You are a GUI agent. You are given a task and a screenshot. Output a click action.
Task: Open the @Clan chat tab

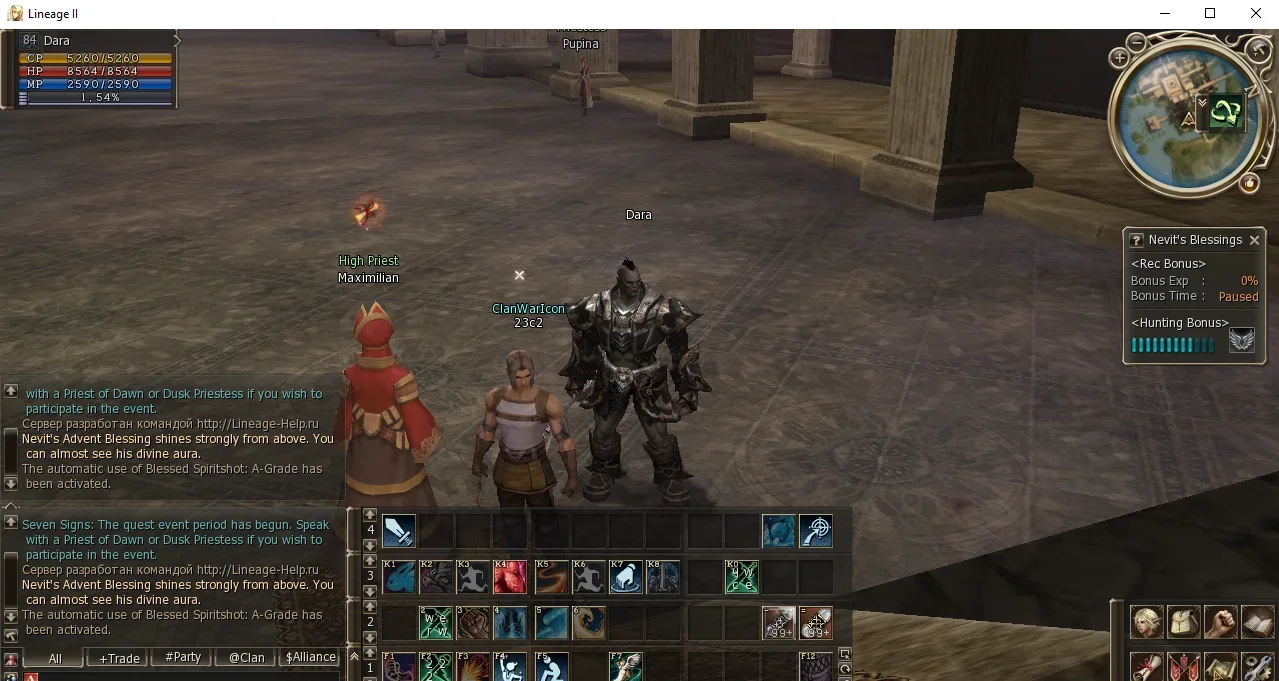pyautogui.click(x=246, y=658)
